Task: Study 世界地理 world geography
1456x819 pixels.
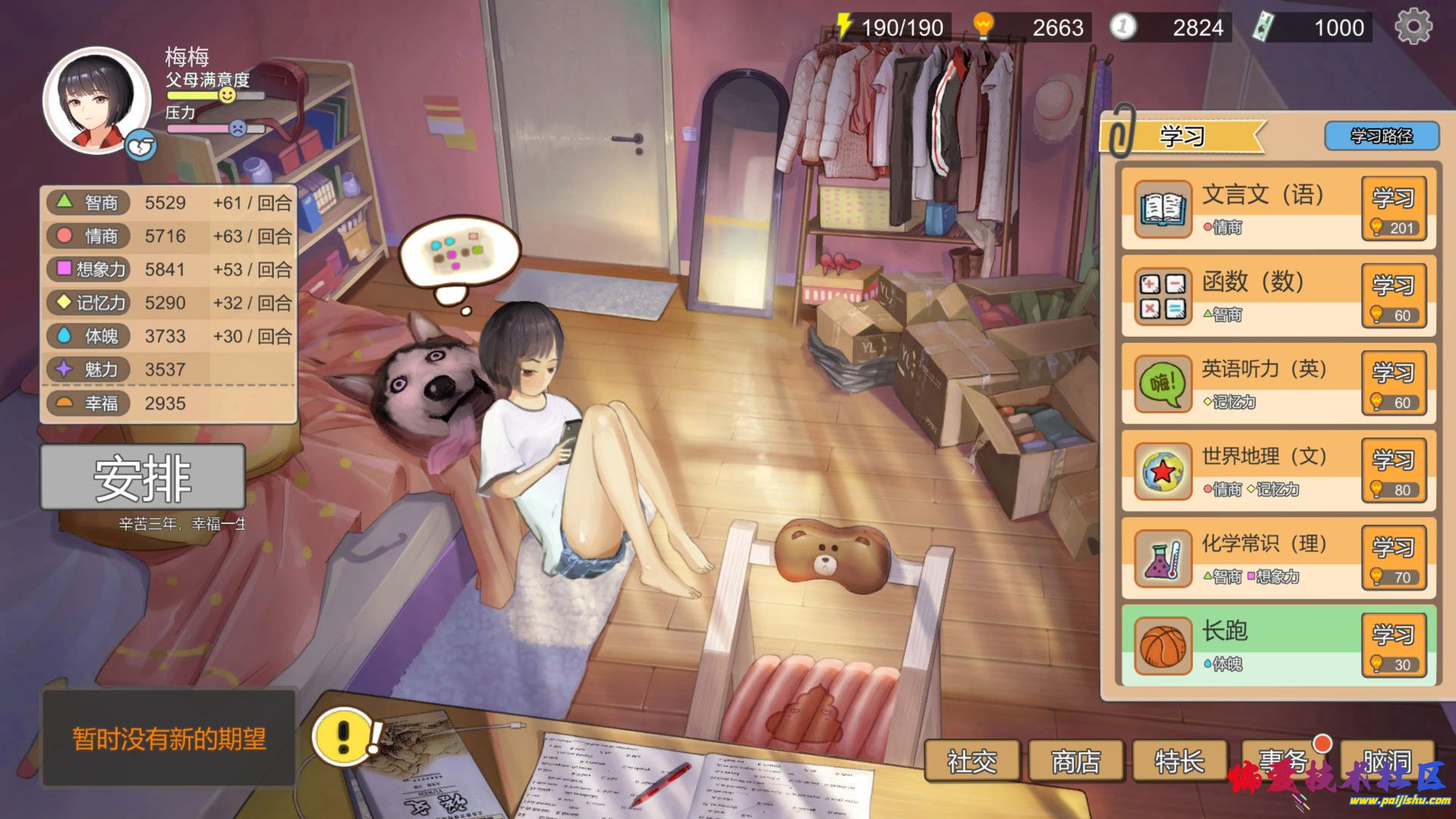Action: pos(1393,470)
